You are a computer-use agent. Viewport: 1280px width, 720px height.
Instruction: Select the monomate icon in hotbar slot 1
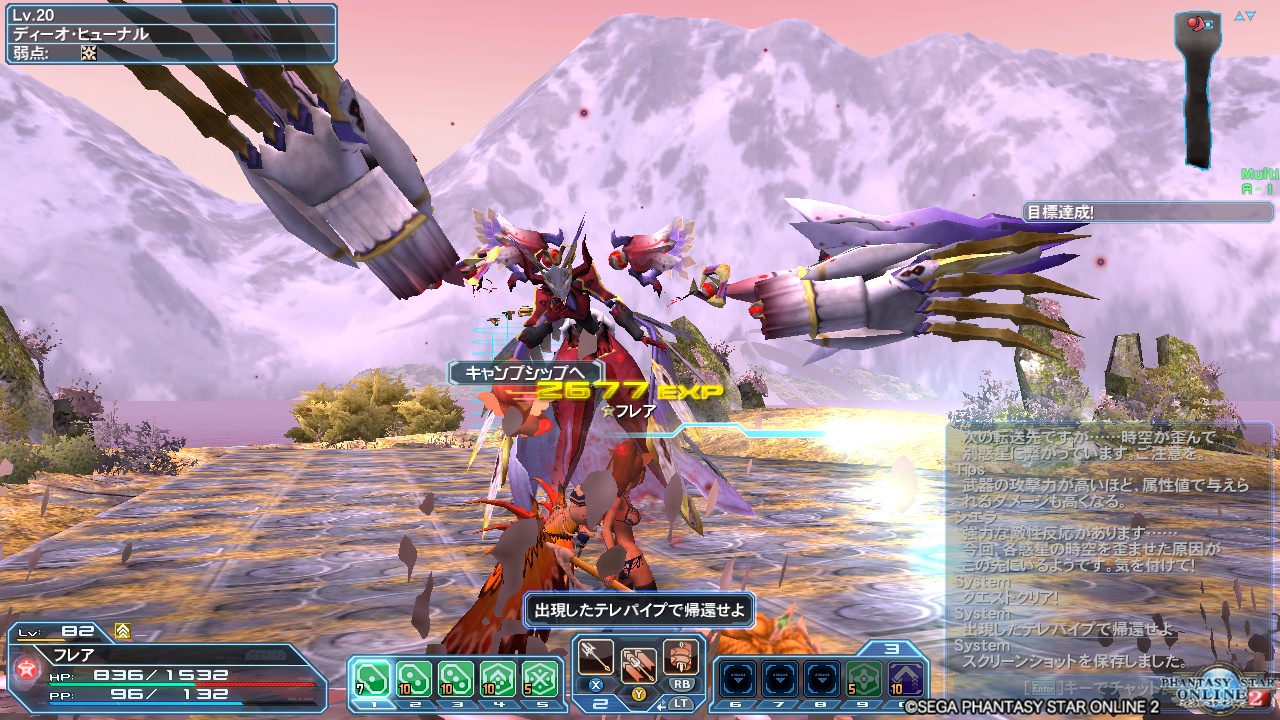pyautogui.click(x=374, y=676)
